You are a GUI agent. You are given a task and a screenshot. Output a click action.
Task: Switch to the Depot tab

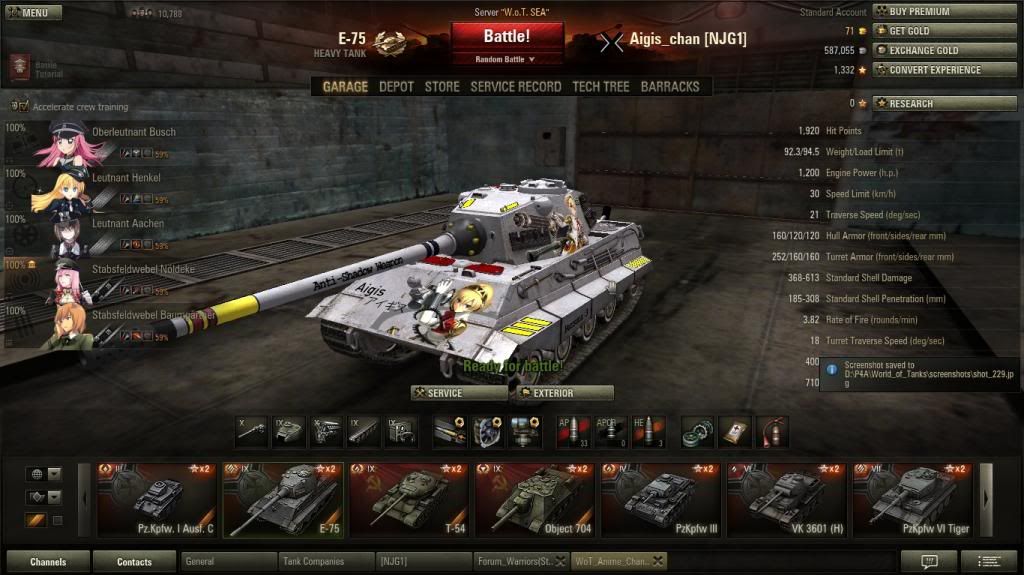[396, 87]
